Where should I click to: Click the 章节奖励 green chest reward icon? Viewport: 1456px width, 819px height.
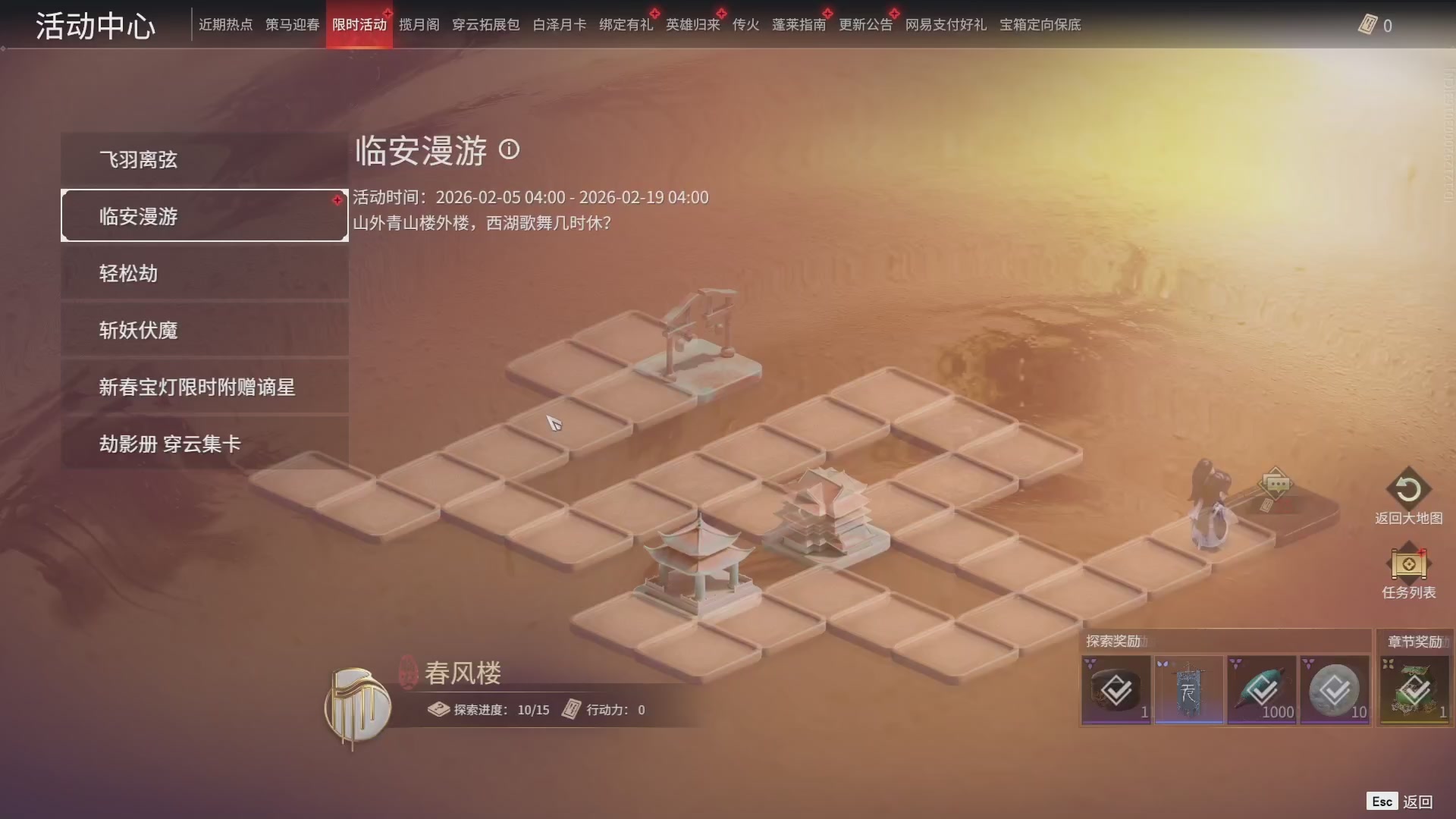click(x=1414, y=690)
